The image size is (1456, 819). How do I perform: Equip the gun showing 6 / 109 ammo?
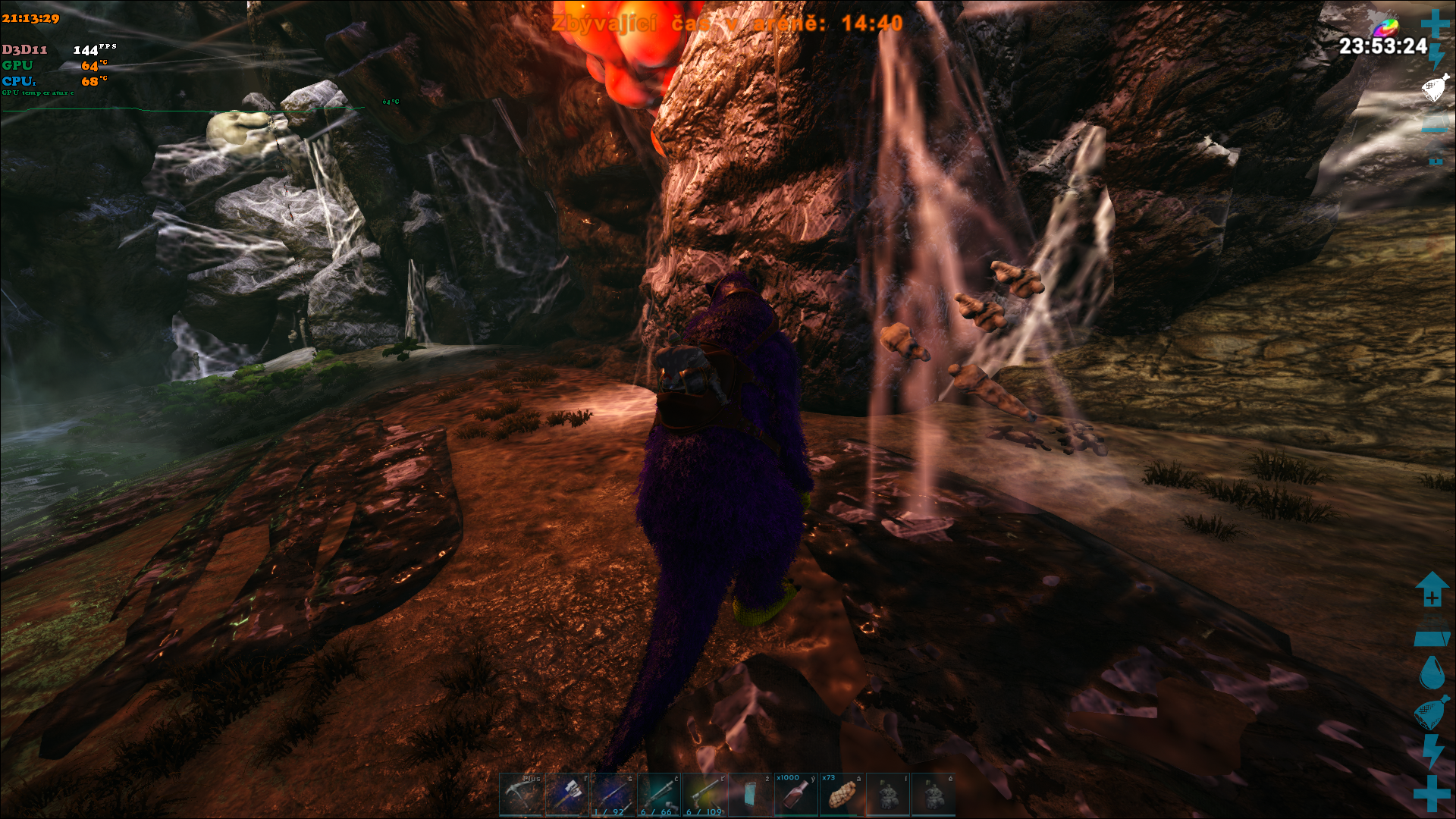click(x=704, y=794)
